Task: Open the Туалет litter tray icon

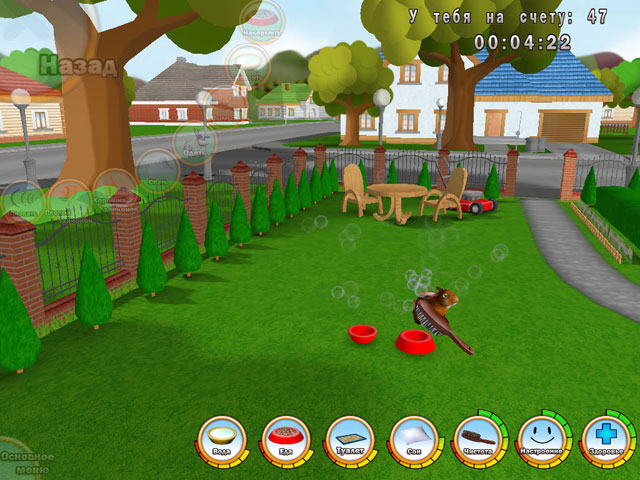Action: pyautogui.click(x=349, y=438)
